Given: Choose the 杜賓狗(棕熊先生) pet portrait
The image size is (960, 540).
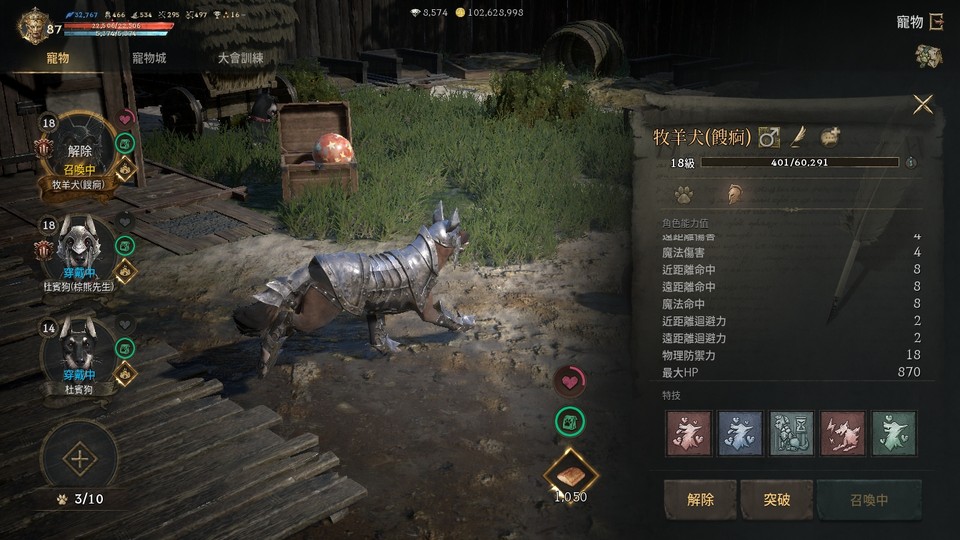Looking at the screenshot, I should 79,250.
